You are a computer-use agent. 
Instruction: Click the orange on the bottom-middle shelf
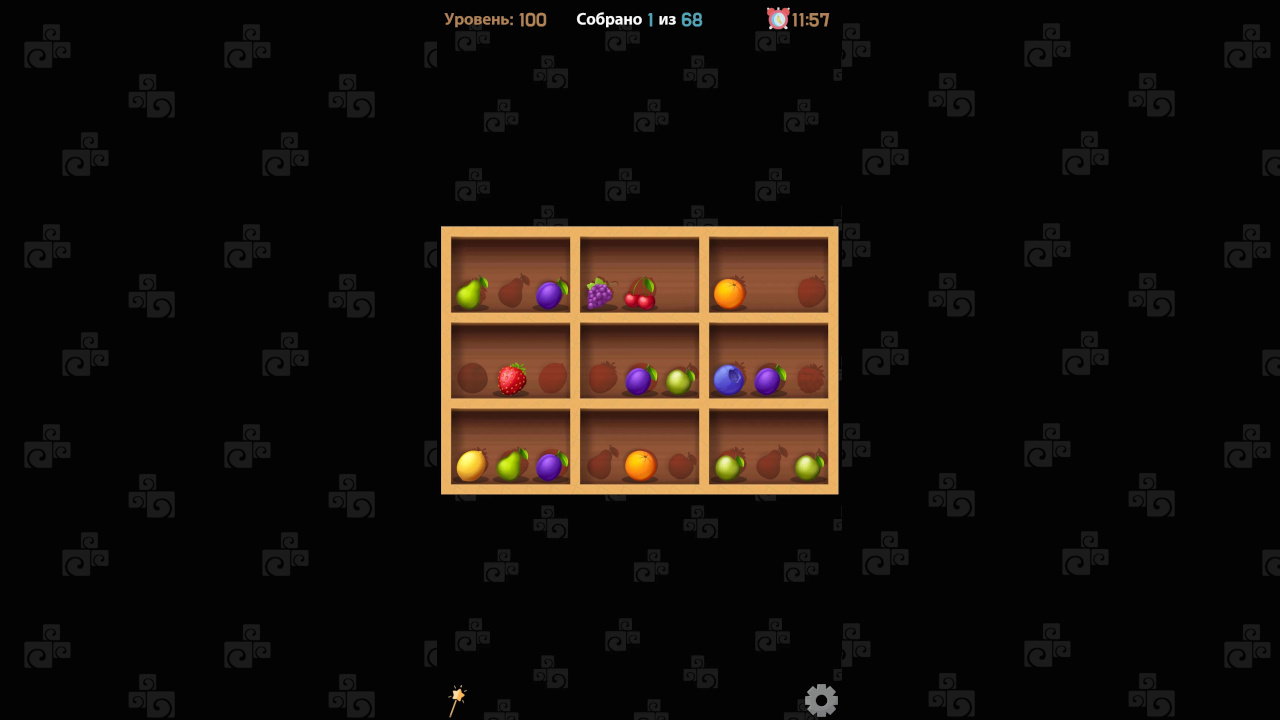point(640,465)
